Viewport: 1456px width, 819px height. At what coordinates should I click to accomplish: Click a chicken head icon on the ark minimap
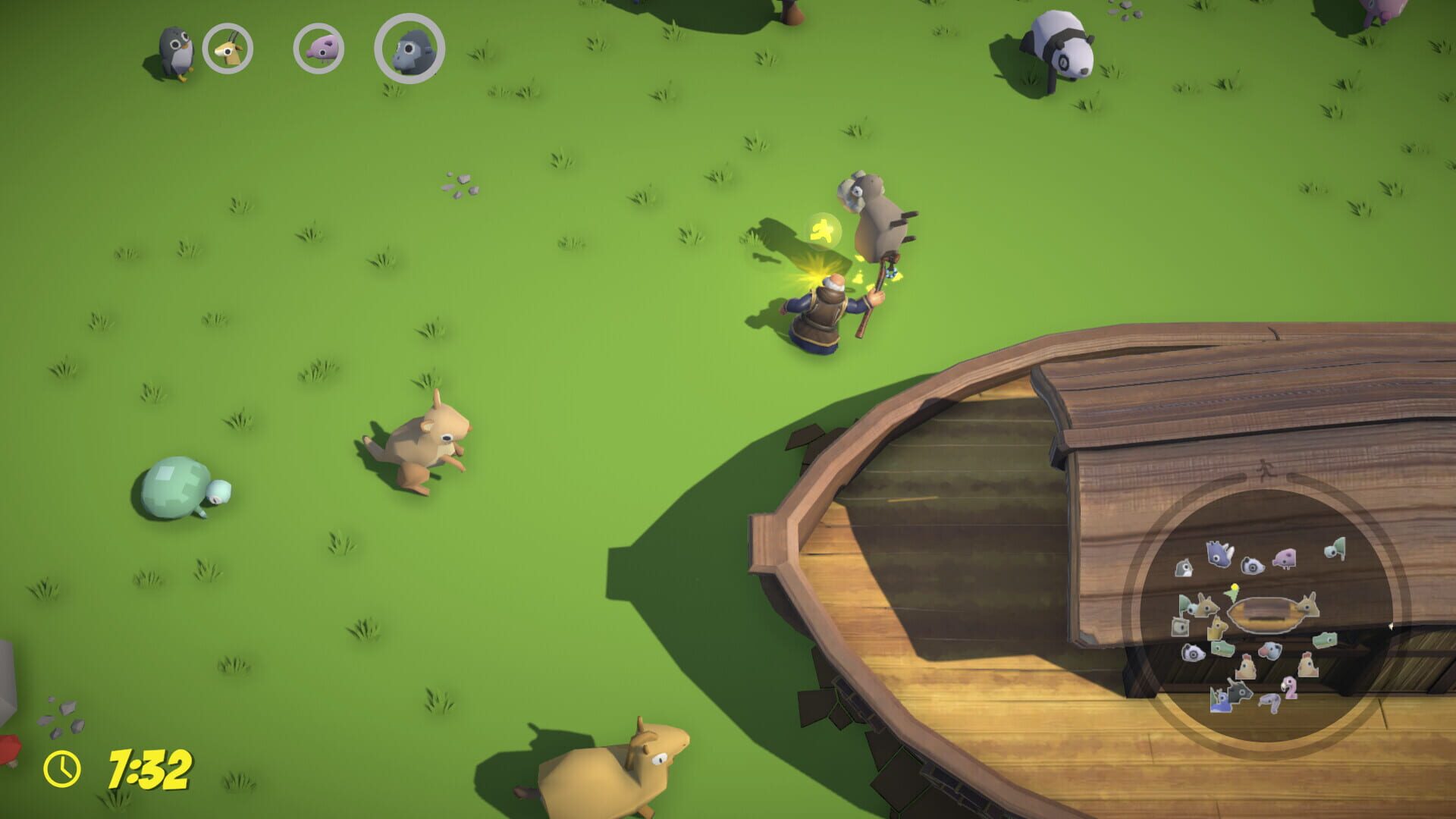1247,668
